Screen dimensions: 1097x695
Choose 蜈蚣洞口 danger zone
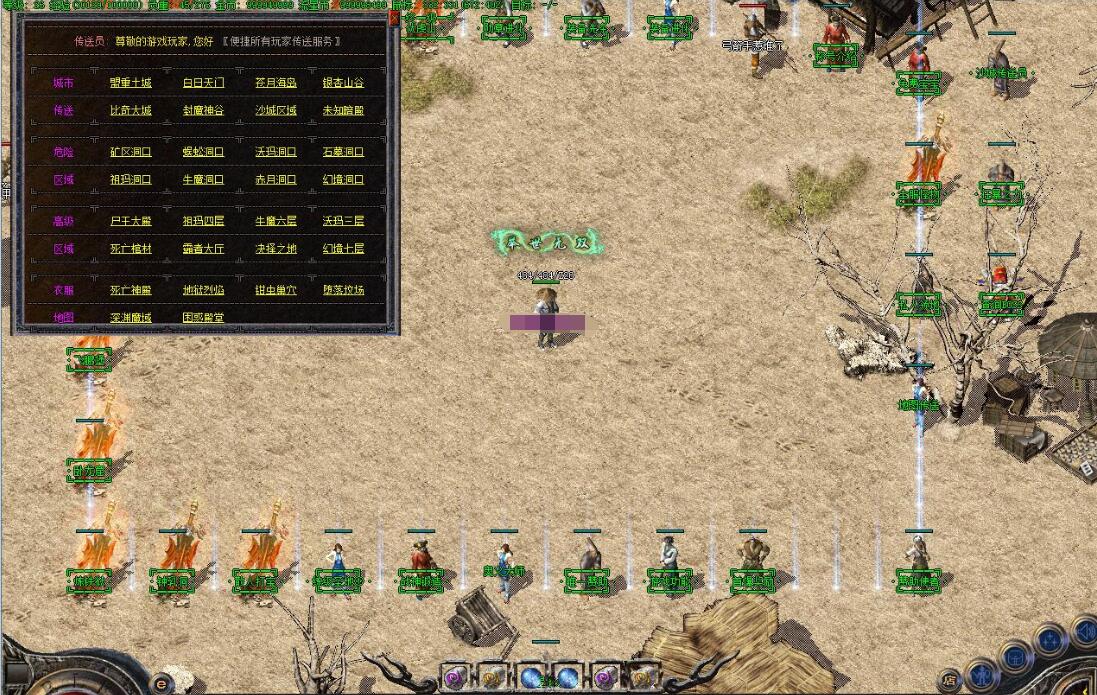coord(203,153)
